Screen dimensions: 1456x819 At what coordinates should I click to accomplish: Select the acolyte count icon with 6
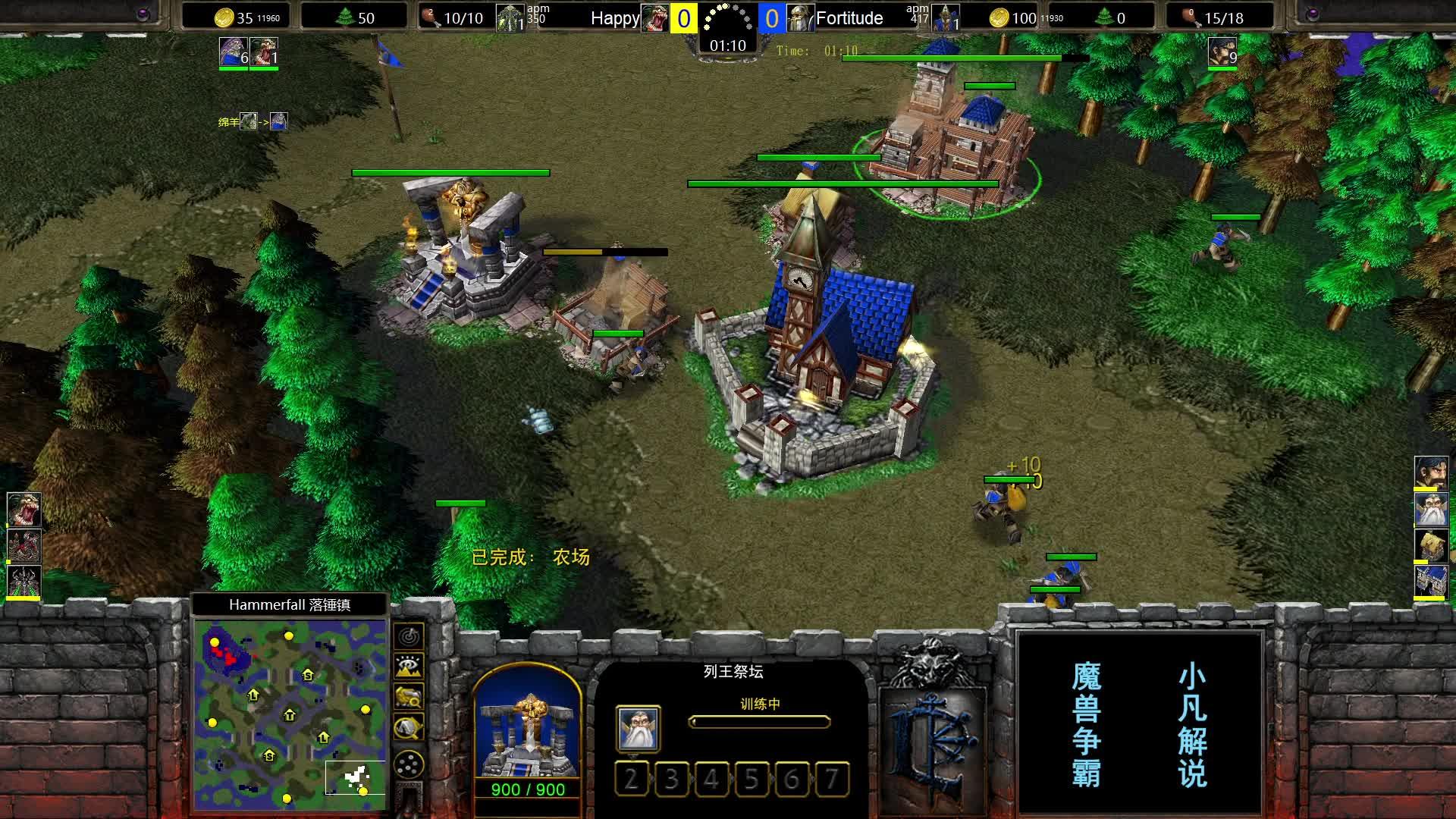click(234, 52)
